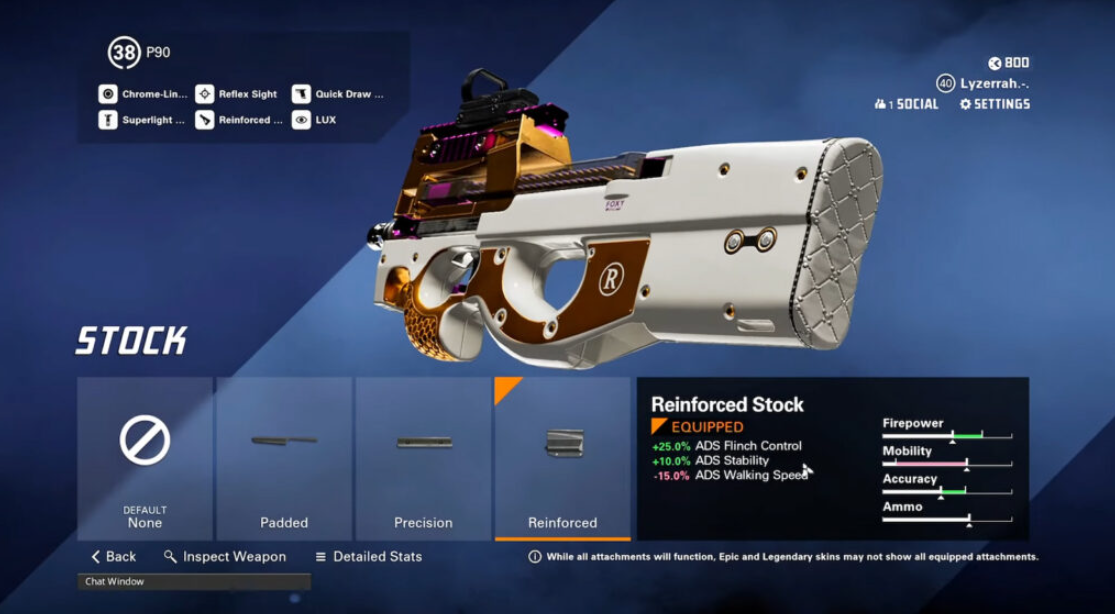Select the default None stock option
The width and height of the screenshot is (1115, 614).
[145, 458]
